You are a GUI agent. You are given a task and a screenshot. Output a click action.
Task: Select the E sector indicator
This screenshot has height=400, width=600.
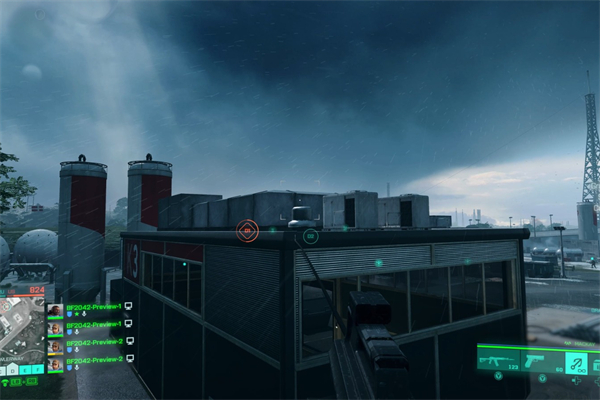pyautogui.click(x=27, y=370)
